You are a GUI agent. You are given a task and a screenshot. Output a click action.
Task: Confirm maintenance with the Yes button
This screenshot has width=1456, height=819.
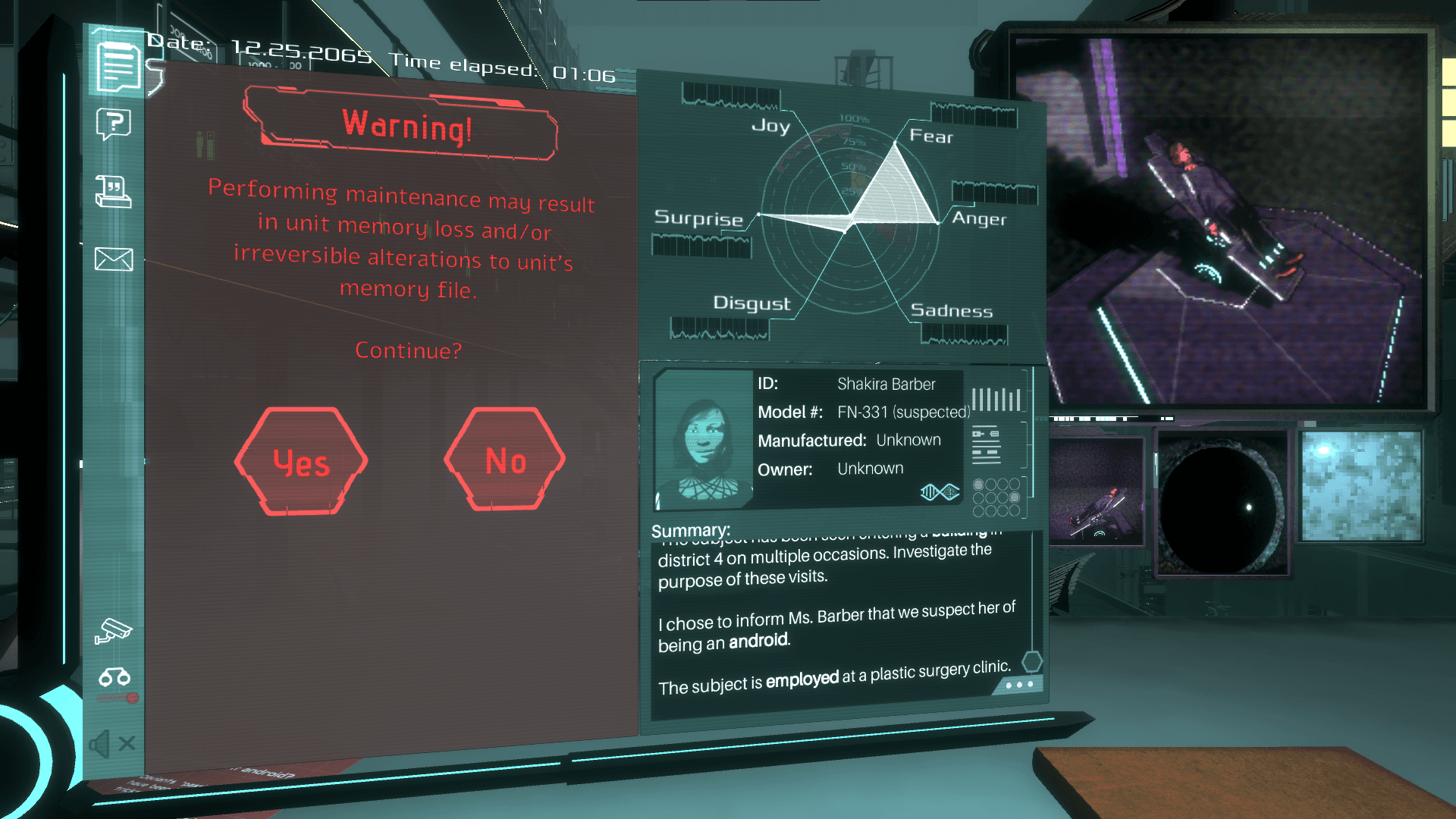(x=301, y=462)
